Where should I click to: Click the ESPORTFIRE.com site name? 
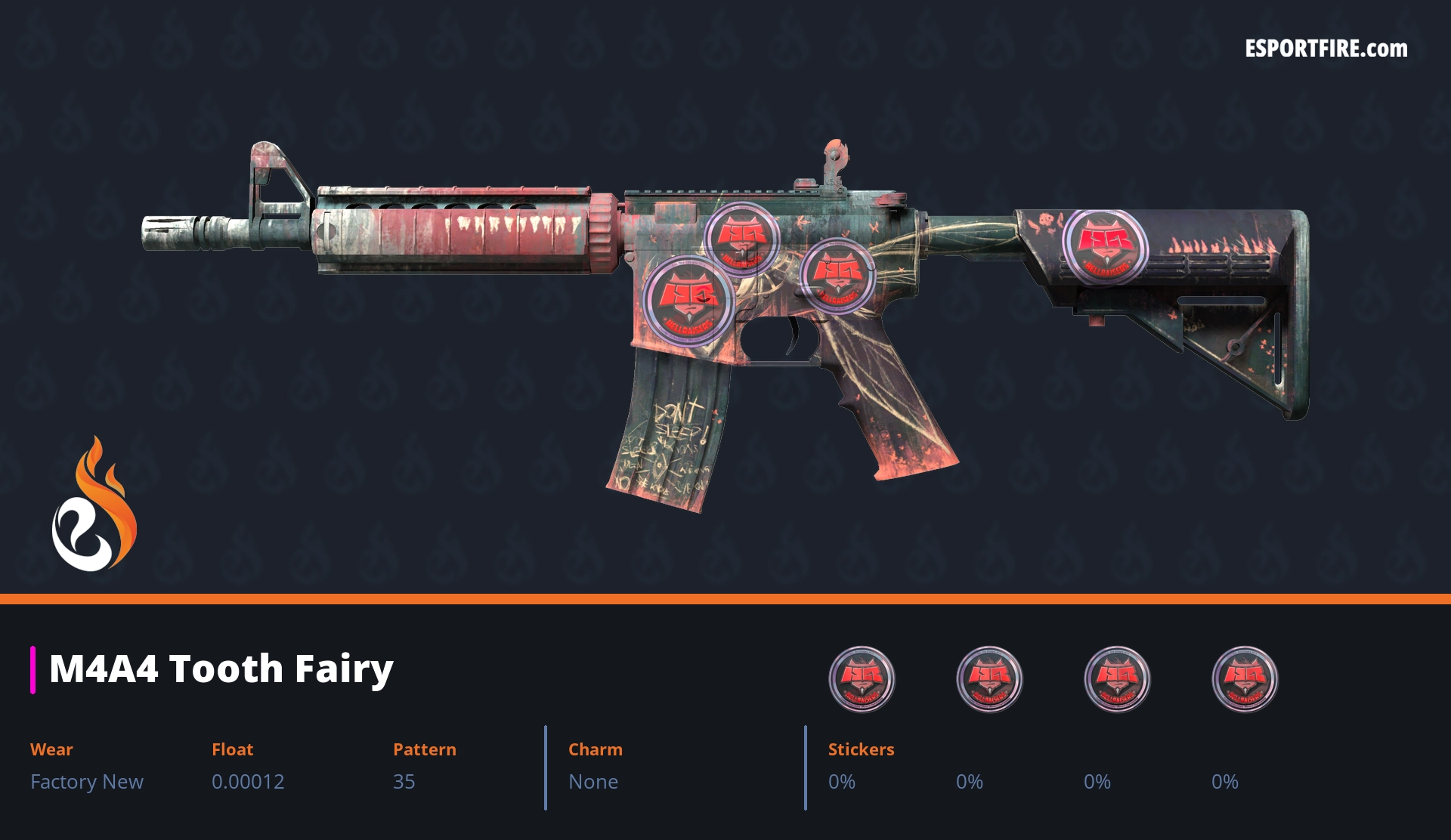1326,49
